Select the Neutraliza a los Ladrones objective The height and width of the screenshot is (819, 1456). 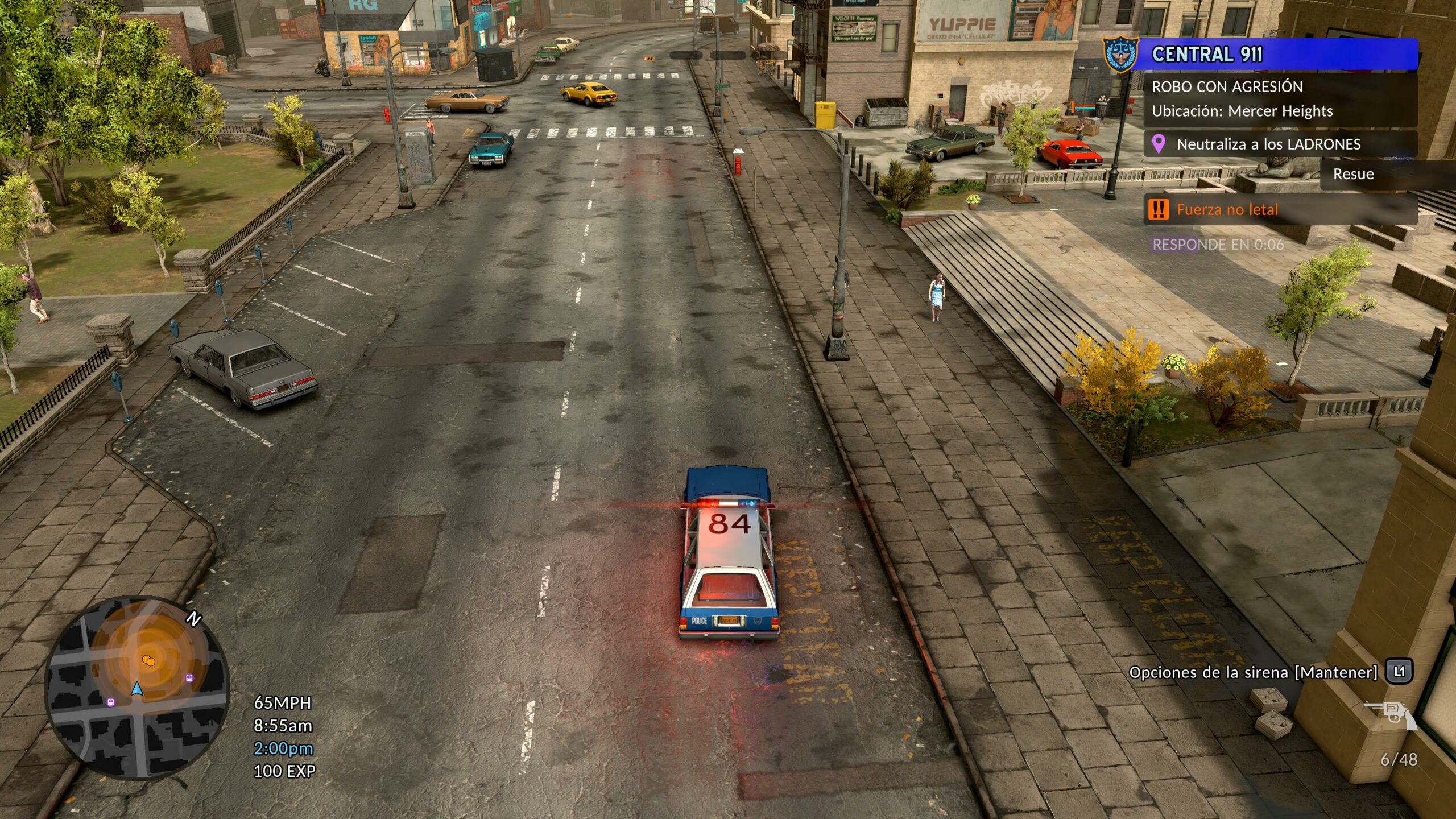click(x=1268, y=144)
